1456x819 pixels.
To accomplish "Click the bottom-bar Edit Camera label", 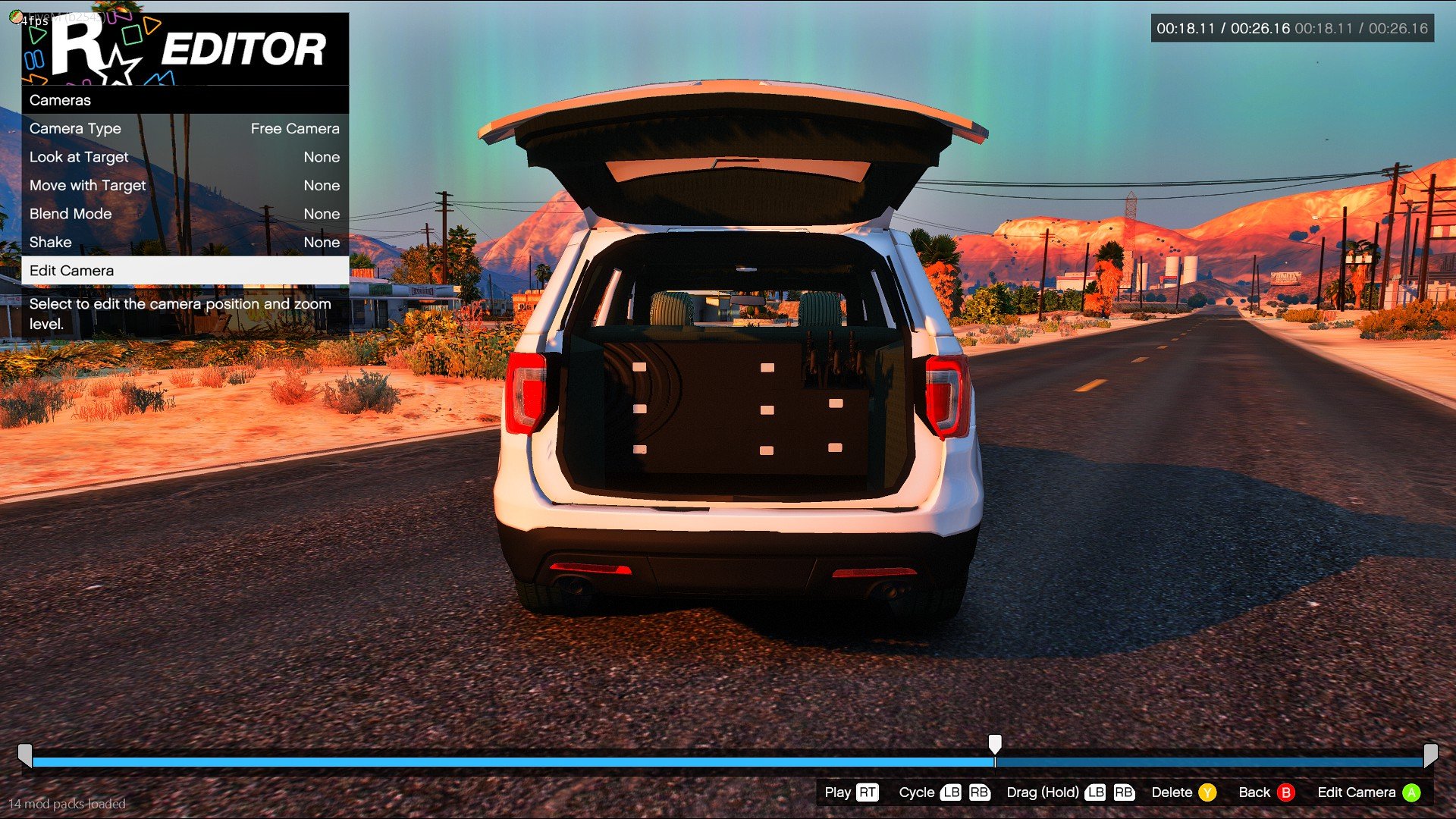I will tap(1357, 792).
